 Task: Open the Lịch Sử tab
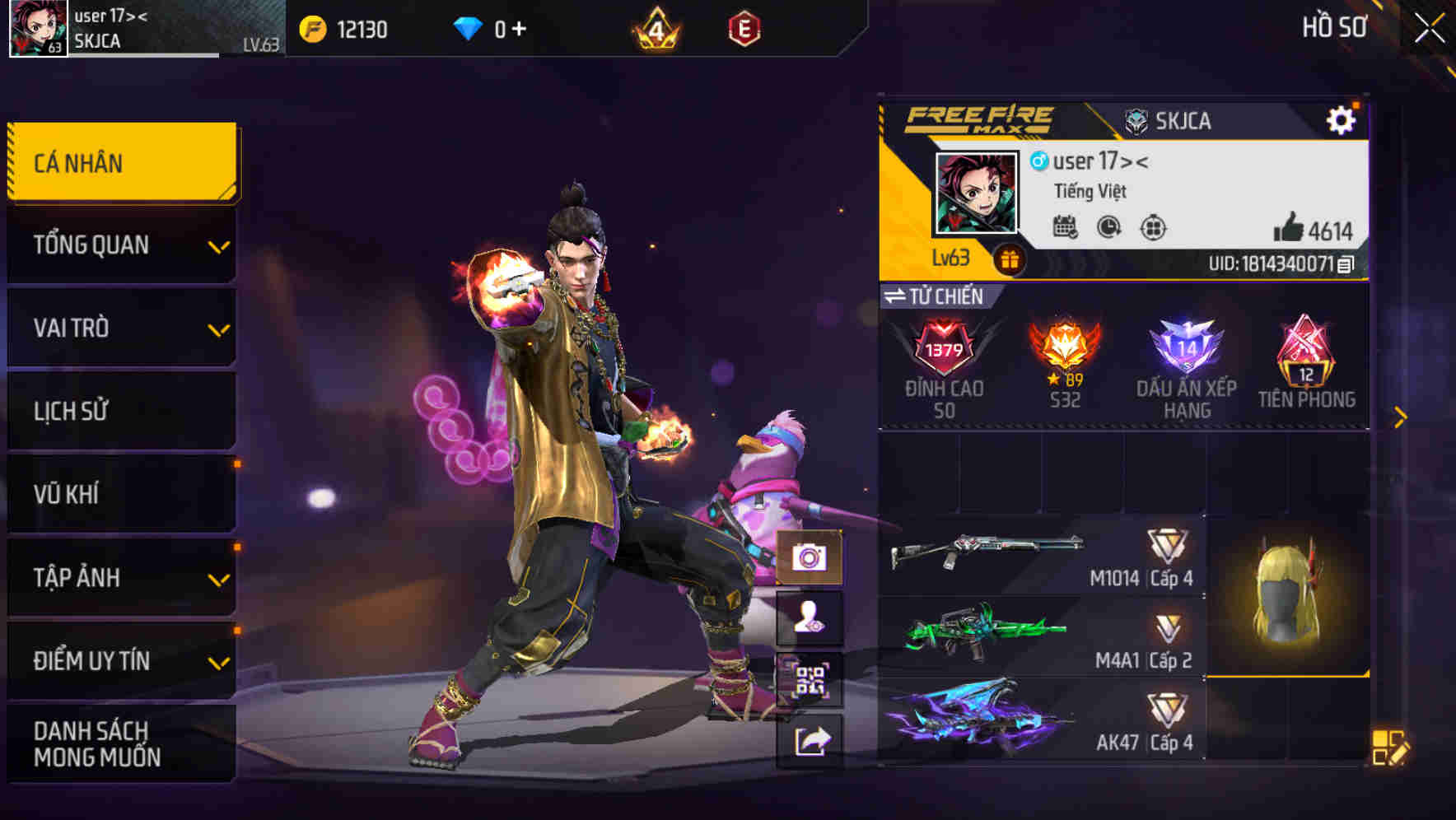tap(121, 411)
